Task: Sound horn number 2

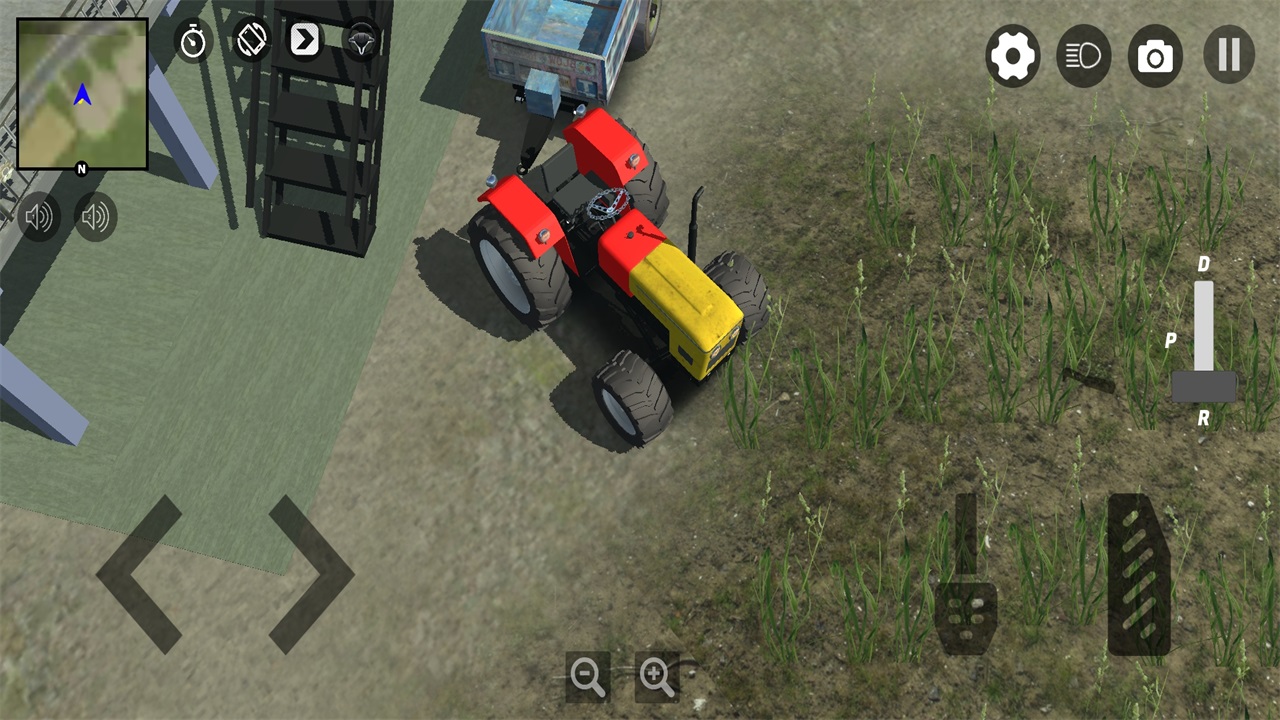Action: [96, 216]
